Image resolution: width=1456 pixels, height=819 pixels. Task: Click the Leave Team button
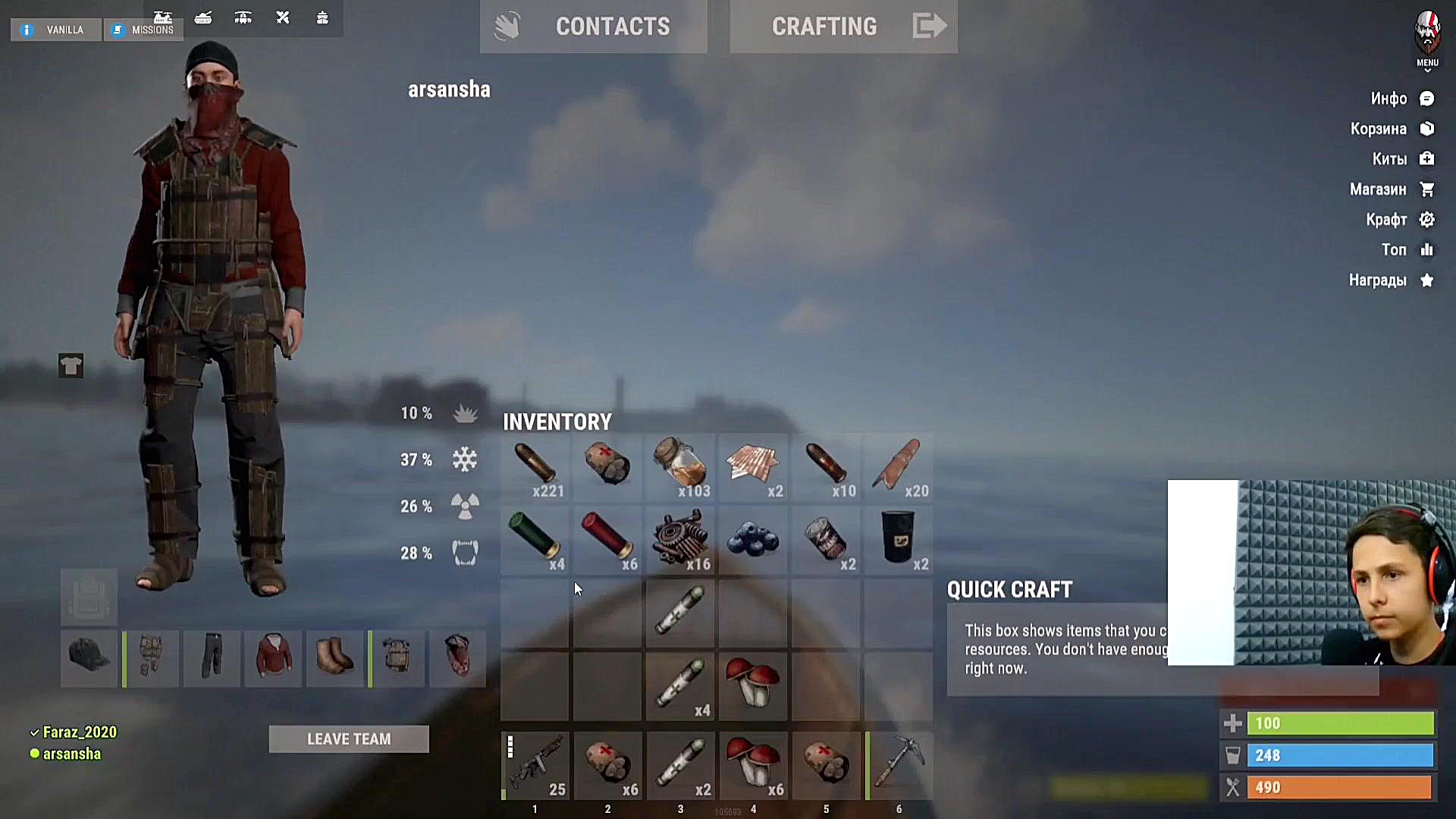349,739
